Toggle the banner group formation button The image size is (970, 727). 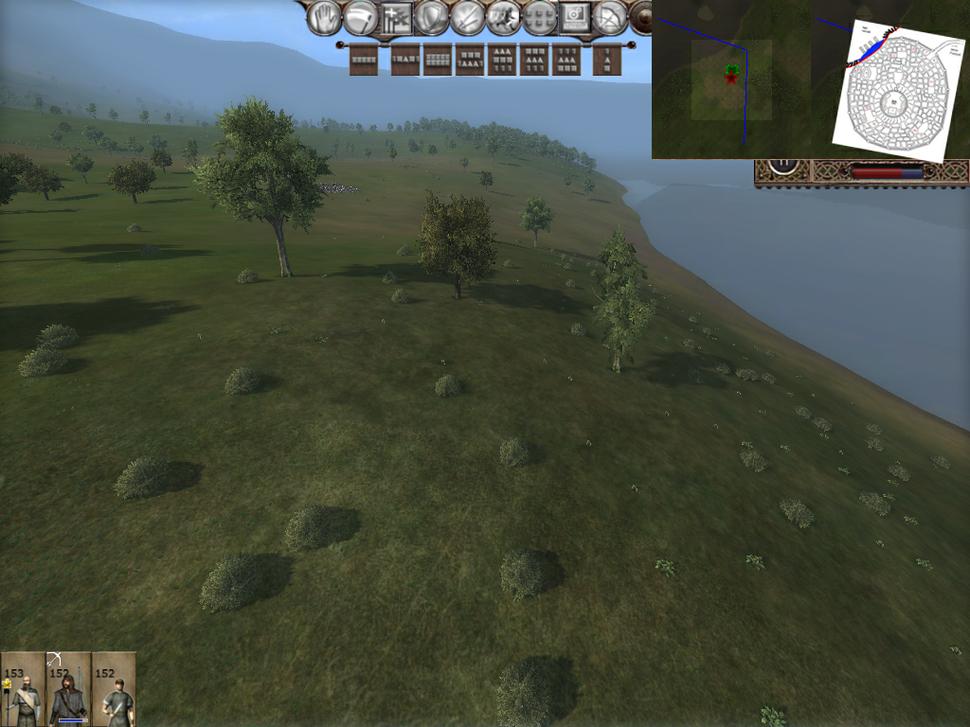click(396, 17)
